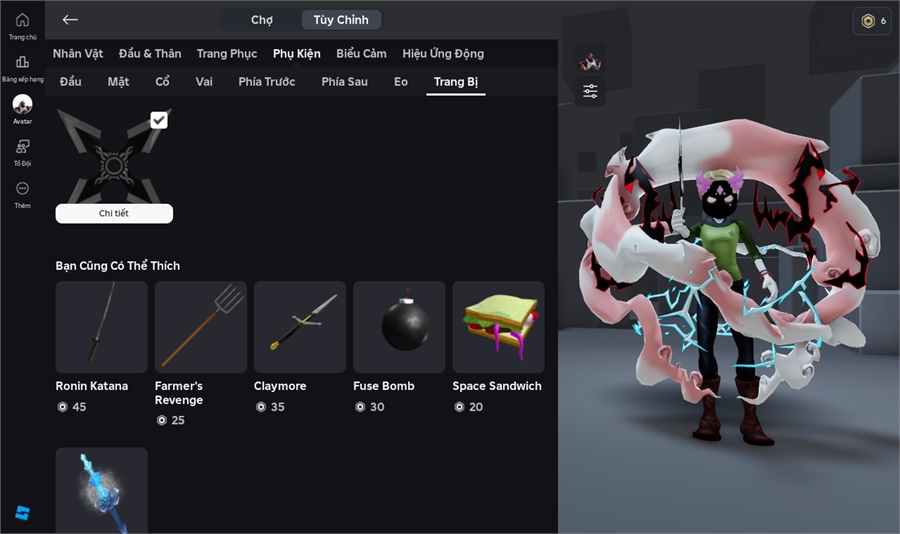Click the Chi tiết button

pos(114,213)
